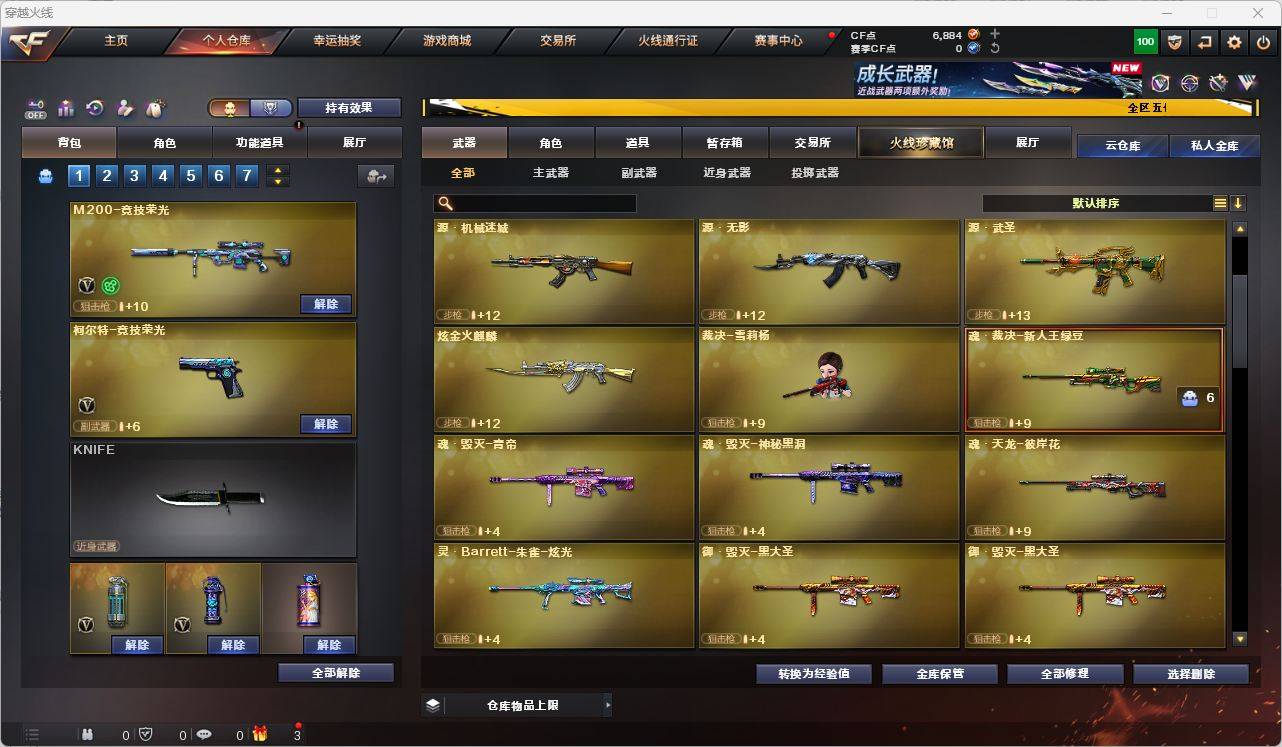Click the 转换为经验值 button at the bottom
Image resolution: width=1282 pixels, height=747 pixels.
(x=814, y=673)
